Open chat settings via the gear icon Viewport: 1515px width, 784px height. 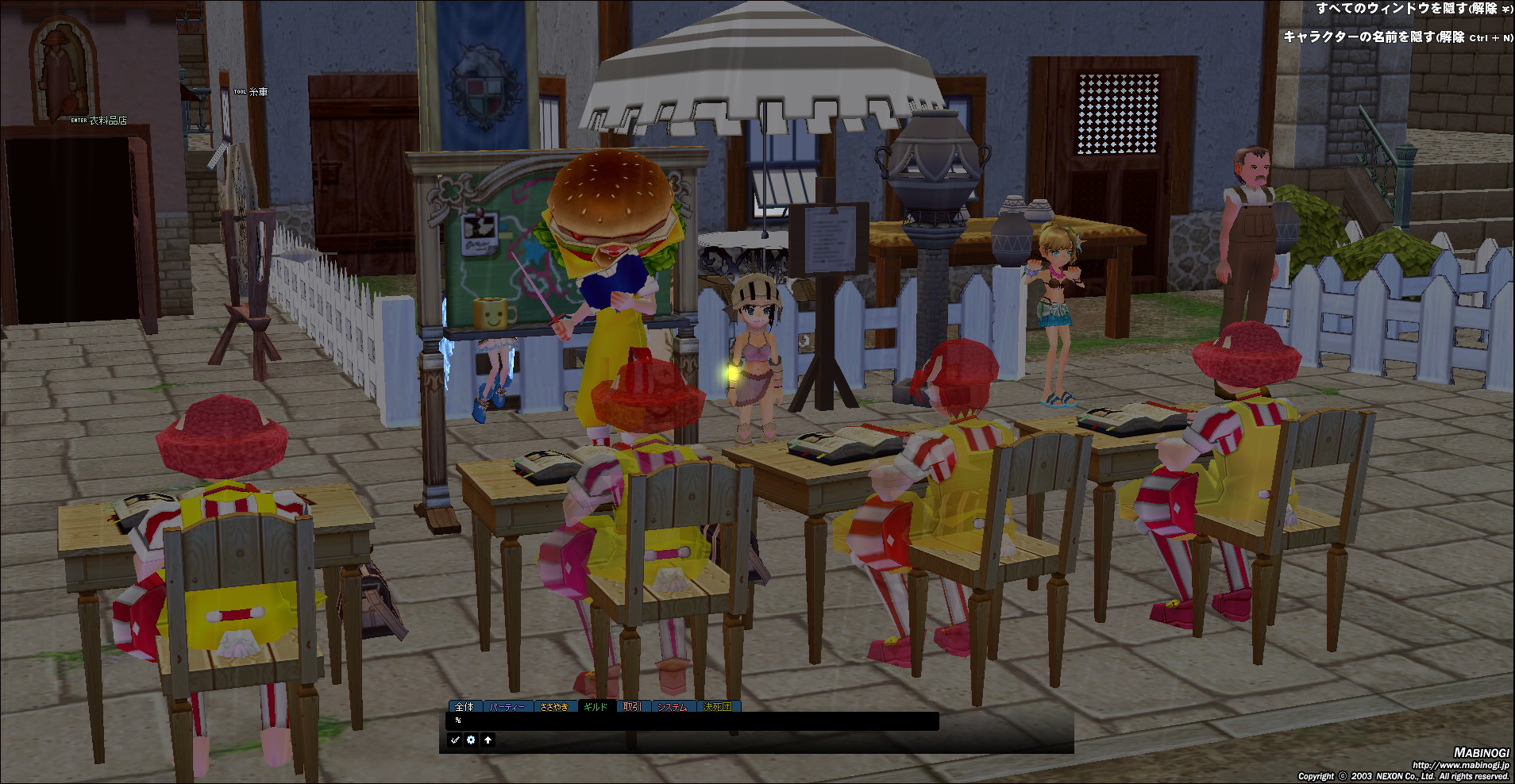coord(471,740)
